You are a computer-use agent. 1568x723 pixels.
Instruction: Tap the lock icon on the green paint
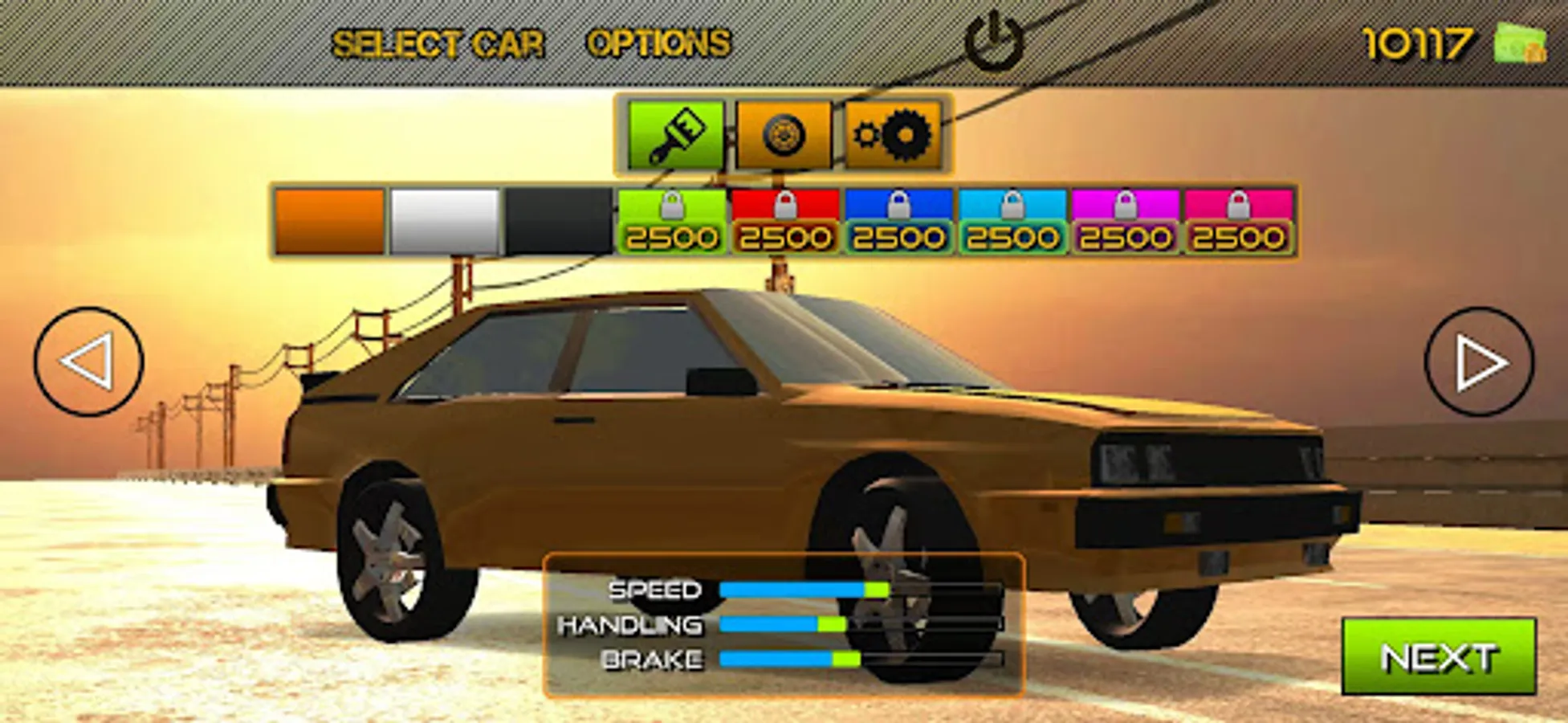tap(673, 206)
